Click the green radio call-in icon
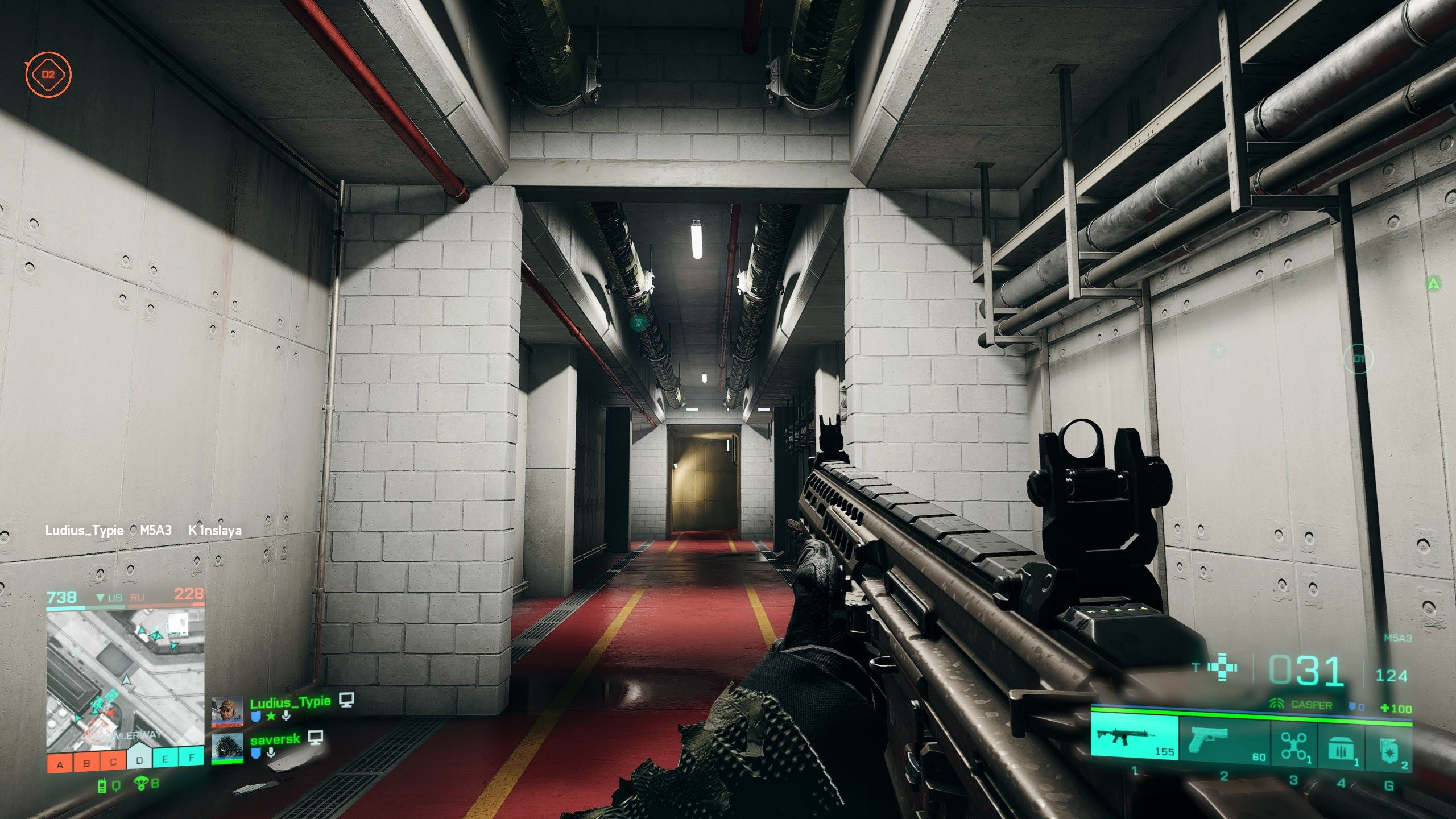Viewport: 1456px width, 819px height. 102,786
